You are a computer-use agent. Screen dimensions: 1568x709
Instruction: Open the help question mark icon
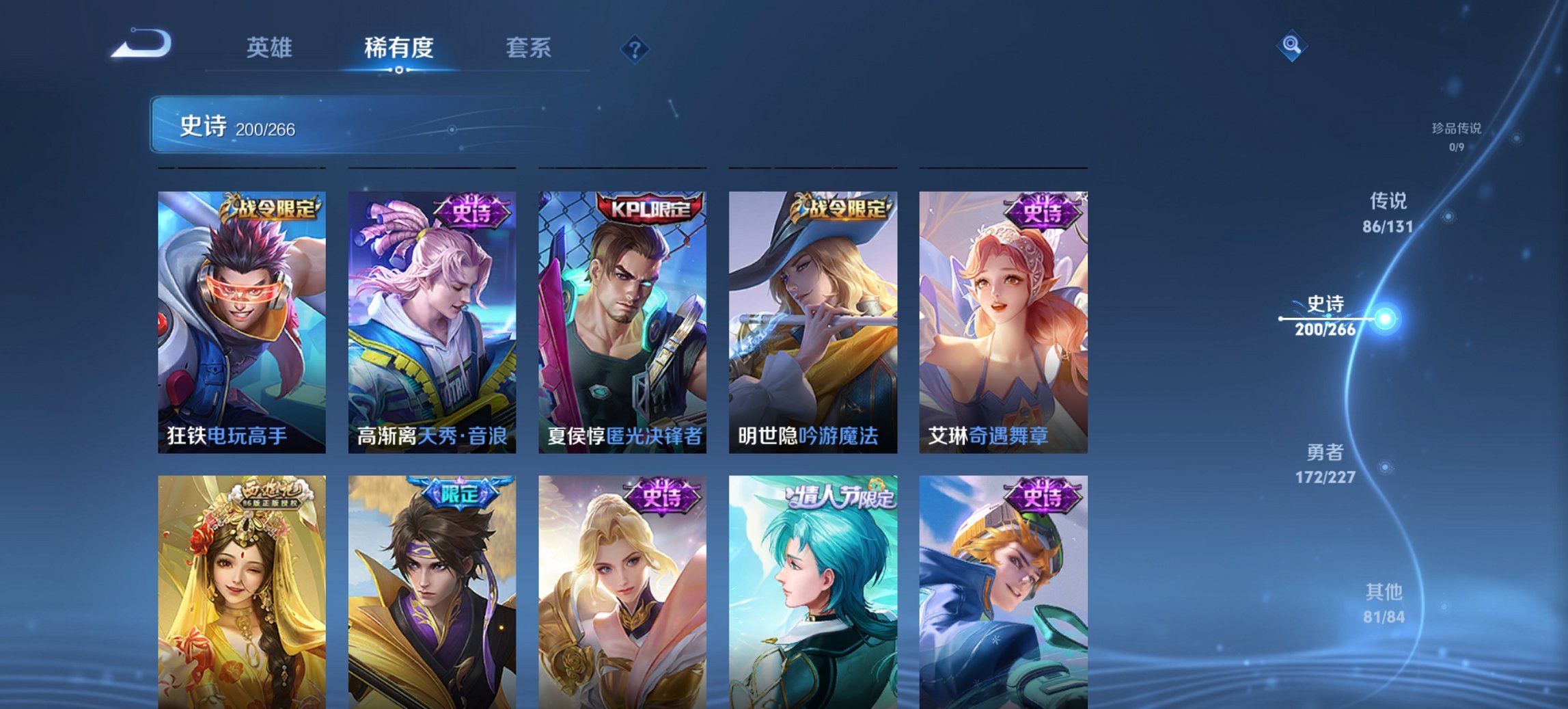click(x=634, y=48)
